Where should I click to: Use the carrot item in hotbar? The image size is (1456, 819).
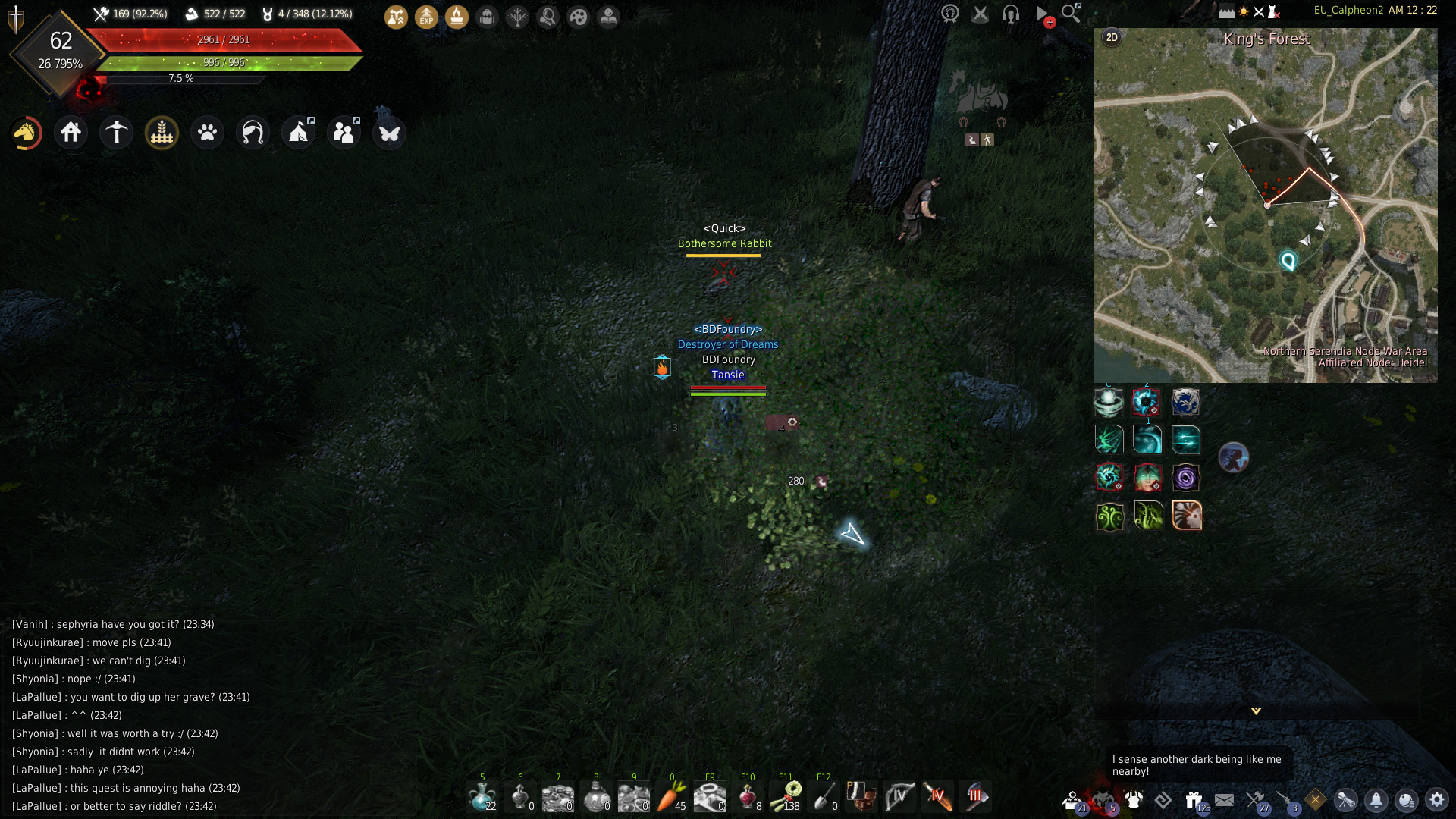click(x=672, y=797)
